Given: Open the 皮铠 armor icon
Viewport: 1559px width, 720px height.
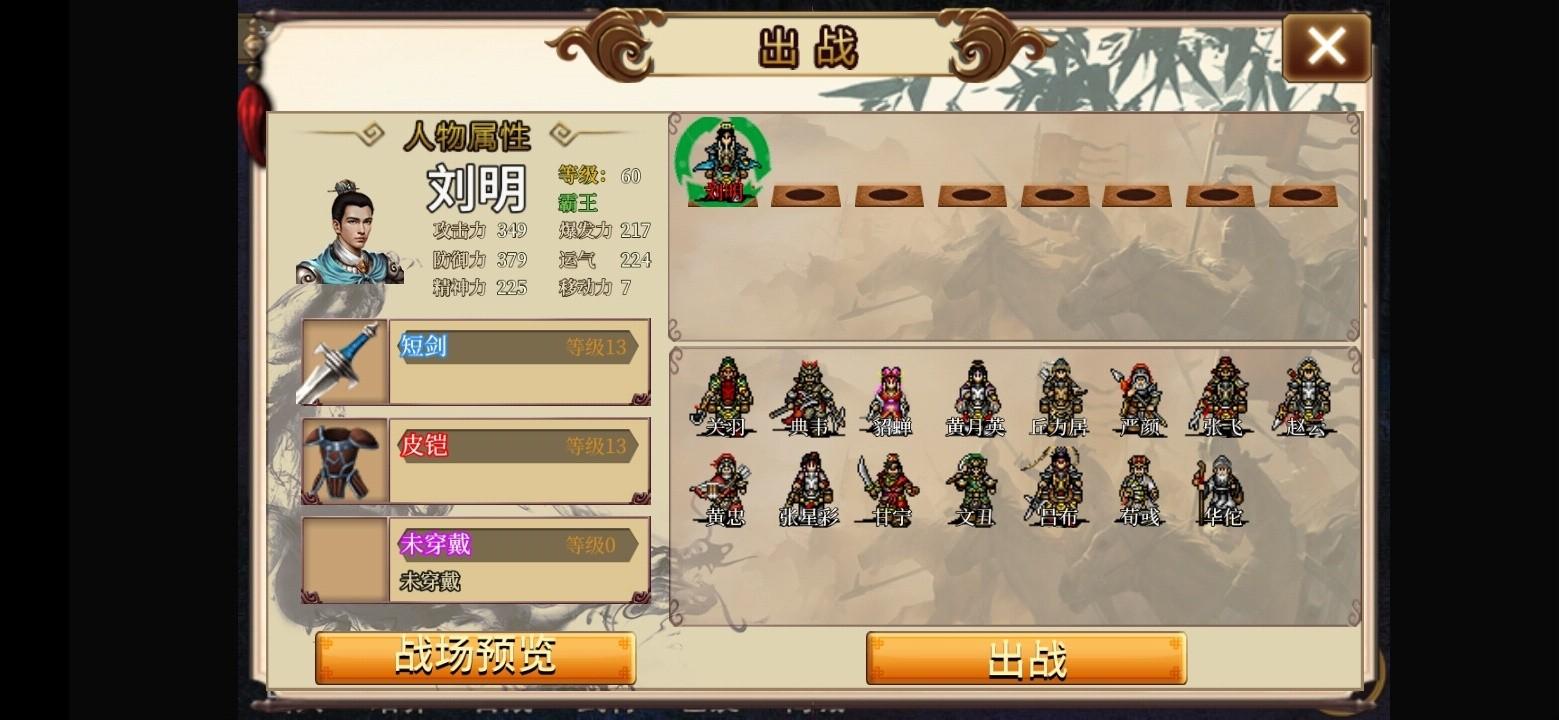Looking at the screenshot, I should coord(343,460).
